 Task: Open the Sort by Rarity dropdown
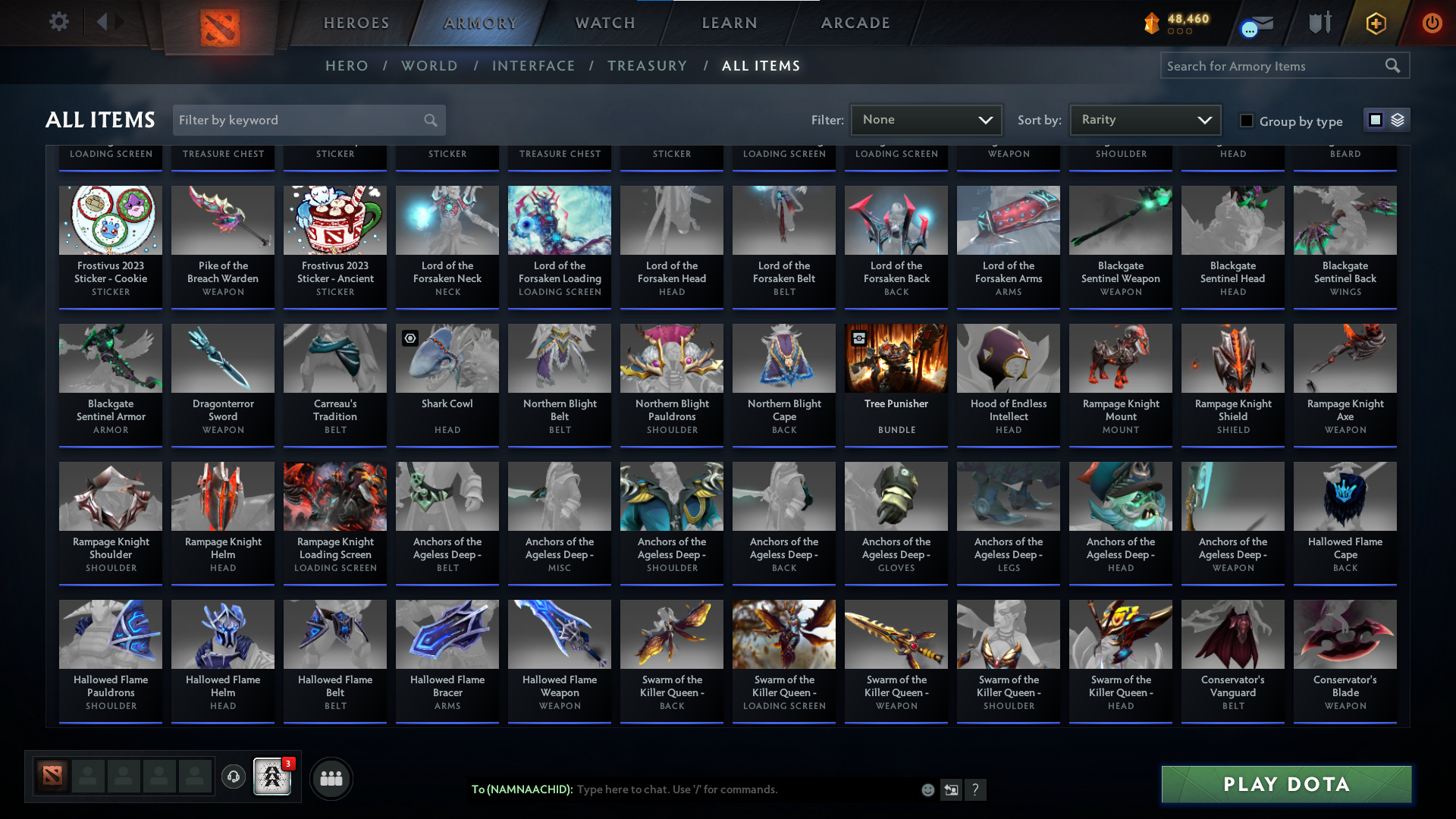(1144, 119)
